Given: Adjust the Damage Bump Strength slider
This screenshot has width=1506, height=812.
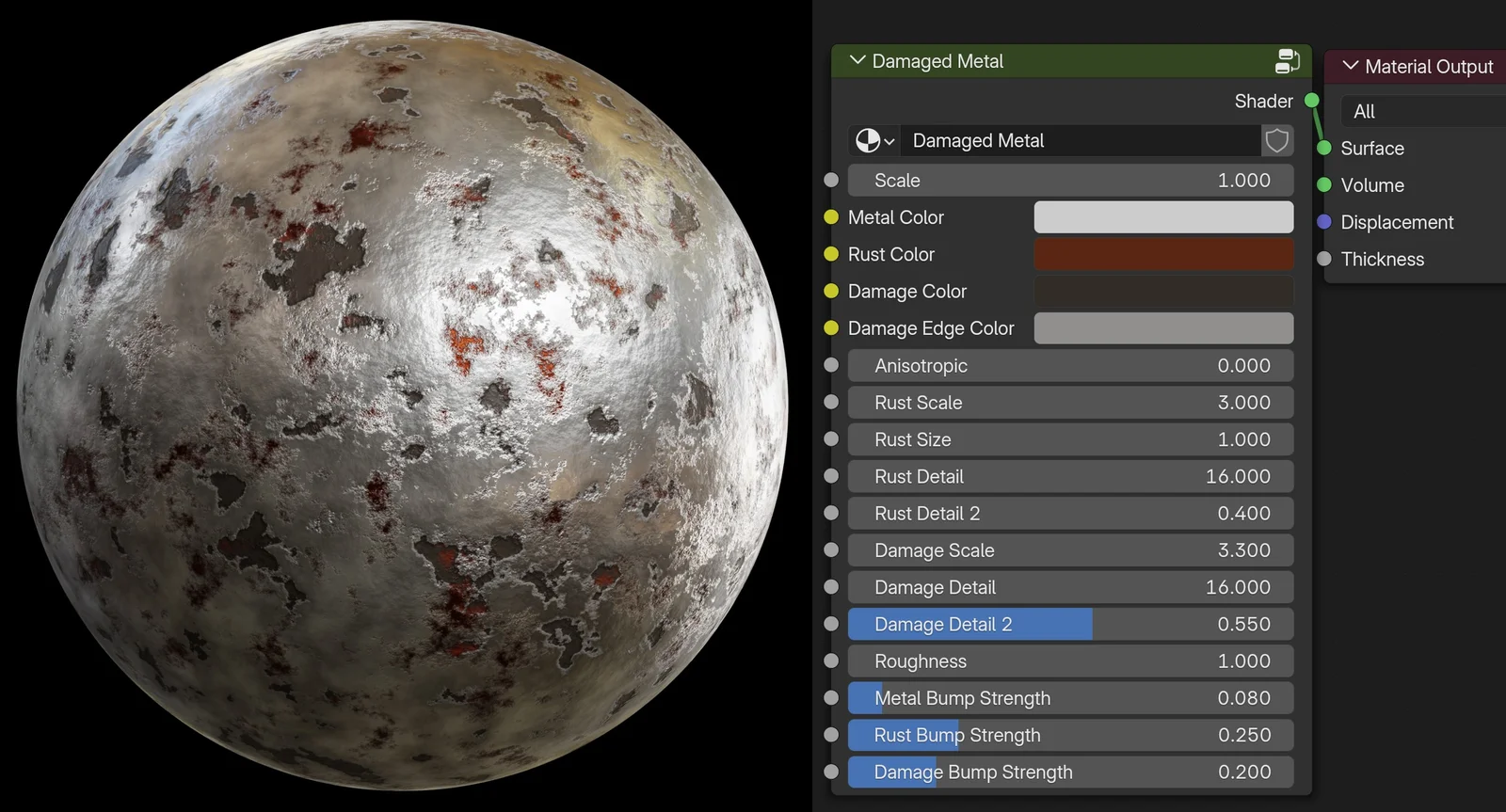Looking at the screenshot, I should (1070, 772).
